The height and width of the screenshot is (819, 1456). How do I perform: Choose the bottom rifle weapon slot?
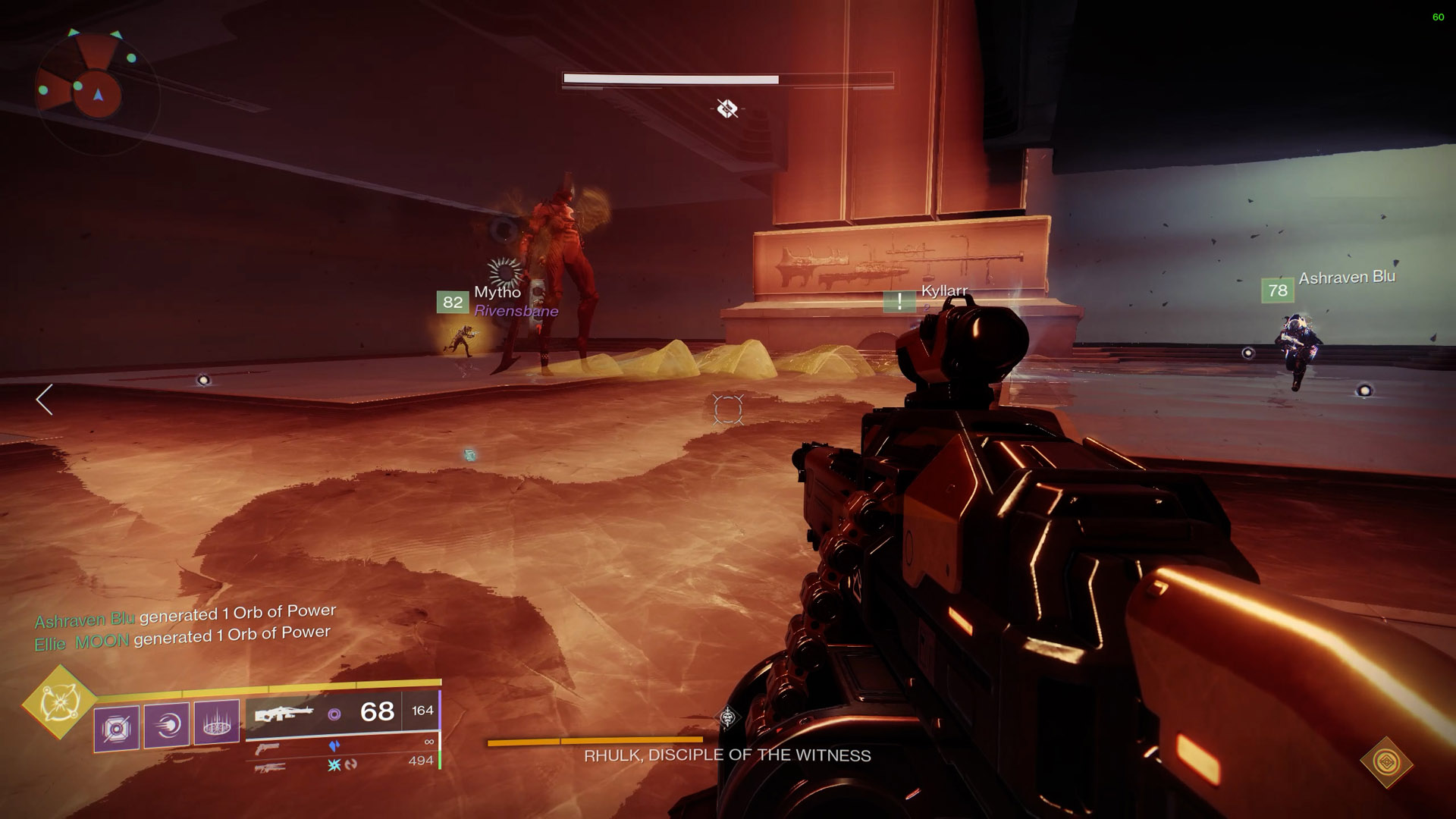point(271,767)
